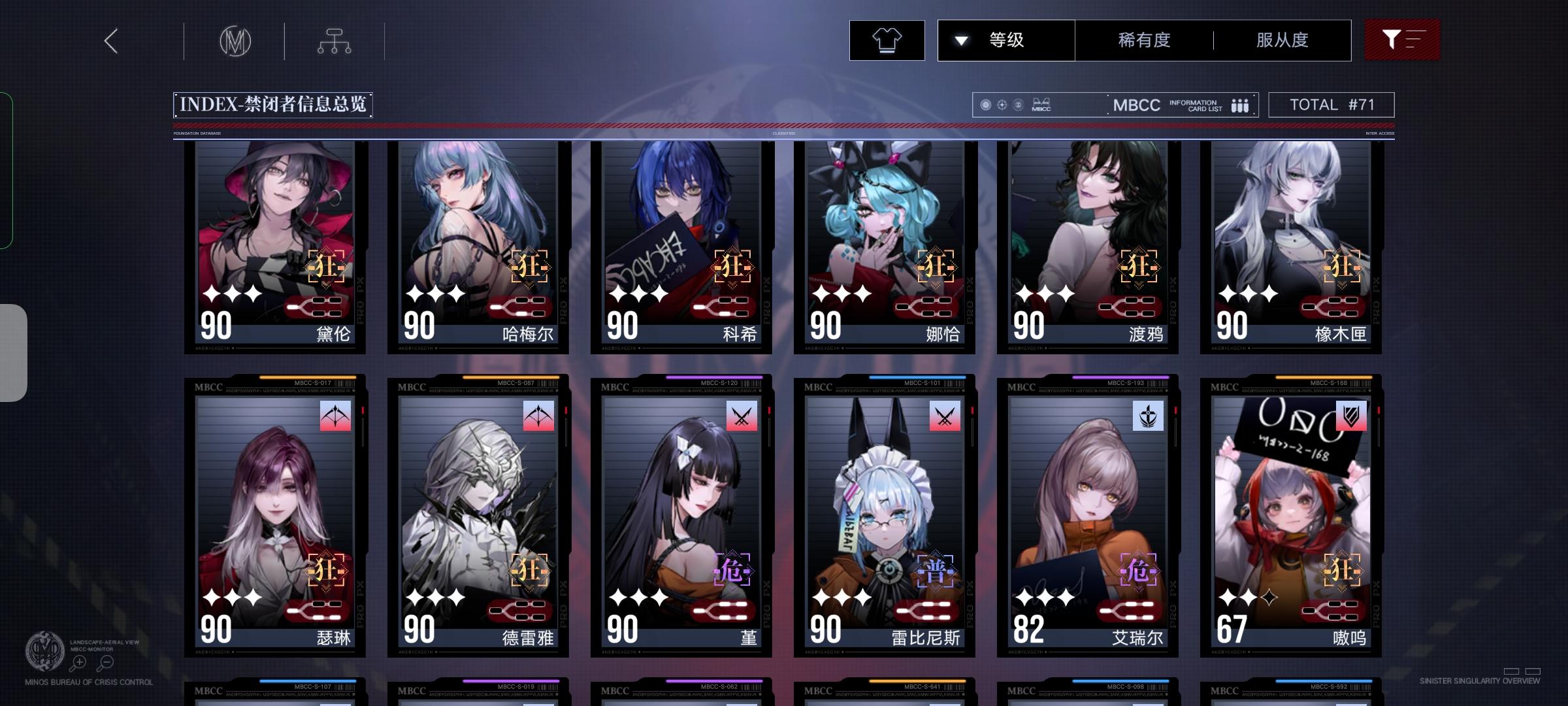Click the 危 rarity badge on 艾瑞尔's card
1568x706 pixels.
click(x=1139, y=570)
